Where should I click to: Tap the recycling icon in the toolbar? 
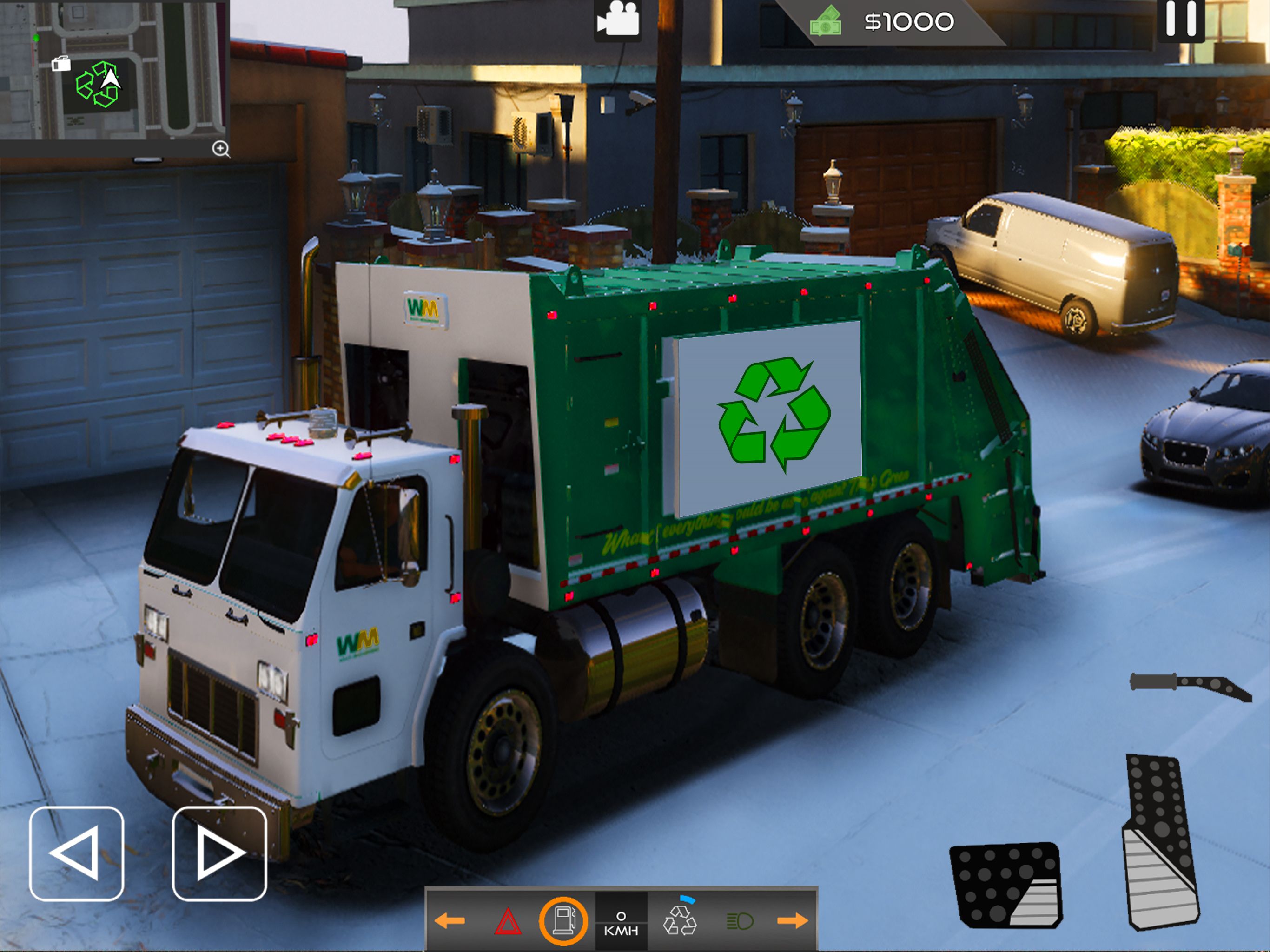click(x=680, y=920)
